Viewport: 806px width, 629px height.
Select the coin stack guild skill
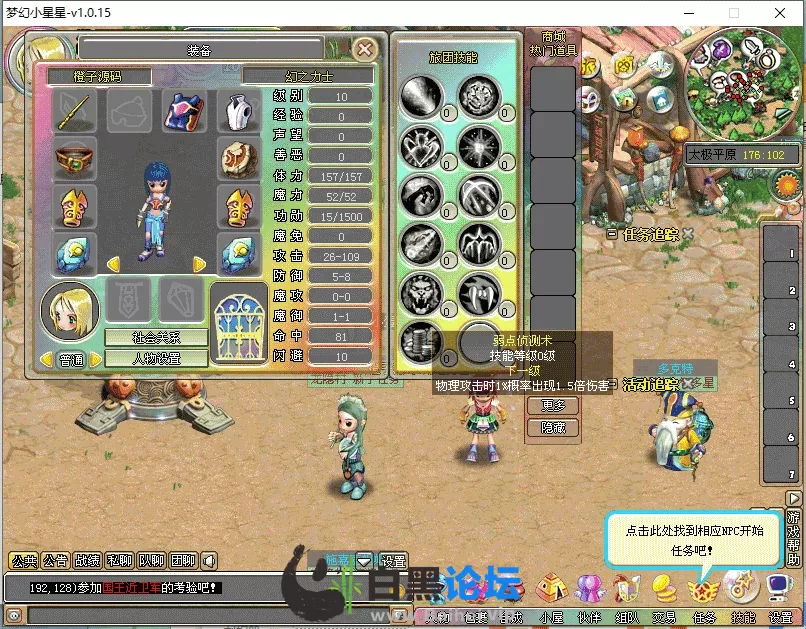(x=421, y=341)
